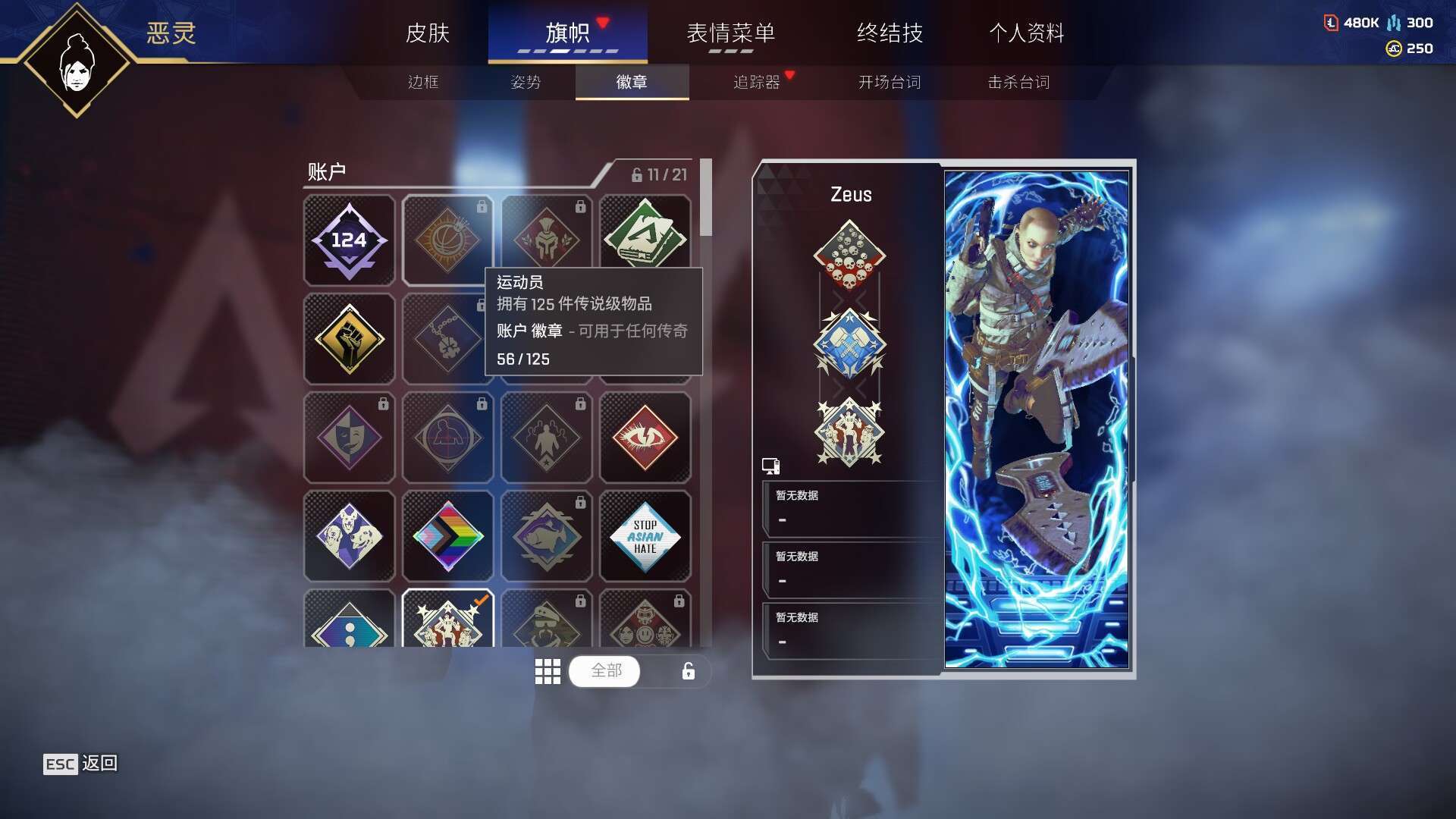Viewport: 1456px width, 819px height.
Task: Toggle the grid layout view icon
Action: pos(548,671)
